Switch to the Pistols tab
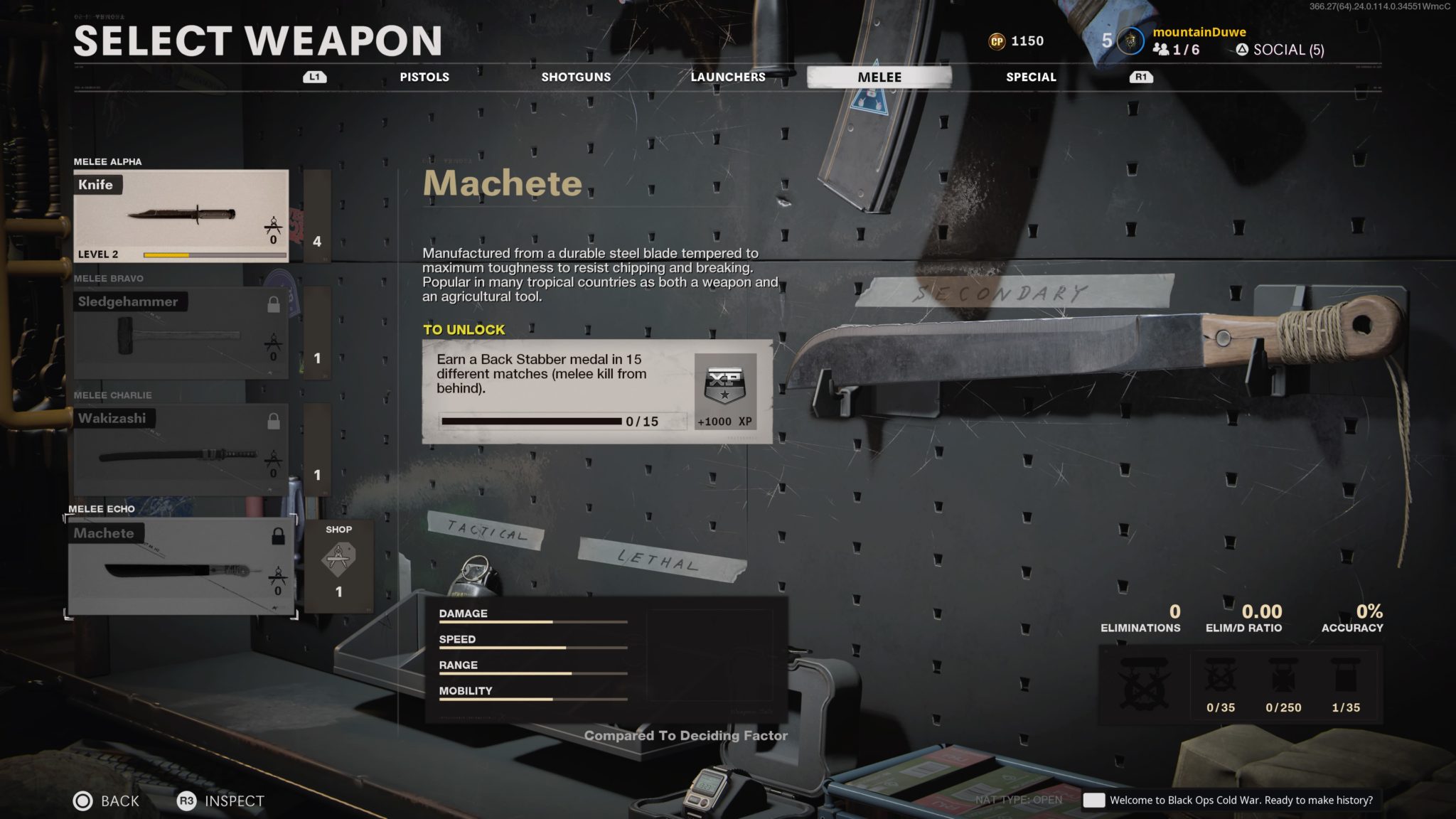This screenshot has width=1456, height=819. click(x=424, y=77)
